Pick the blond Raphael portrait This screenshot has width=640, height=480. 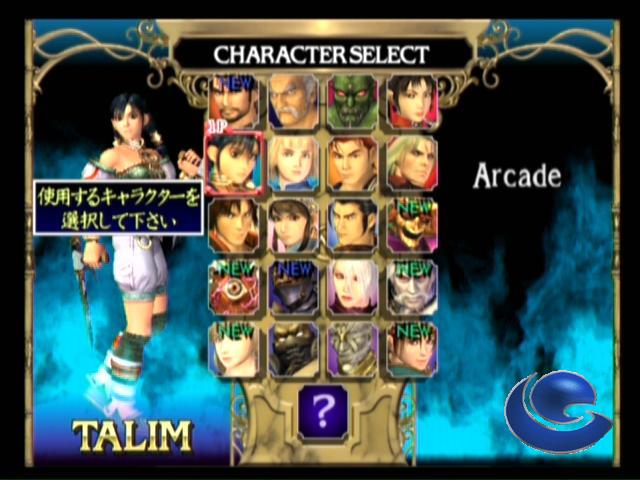click(x=412, y=162)
